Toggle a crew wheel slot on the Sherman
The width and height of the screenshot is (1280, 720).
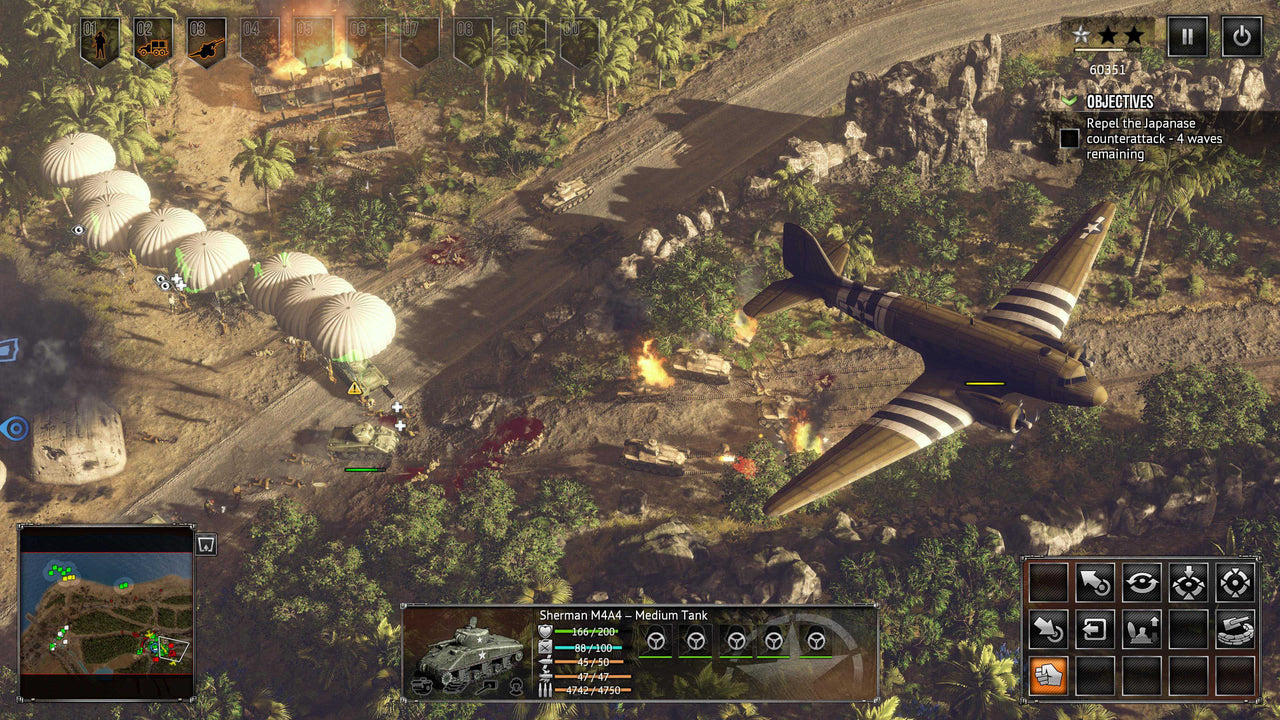(658, 642)
